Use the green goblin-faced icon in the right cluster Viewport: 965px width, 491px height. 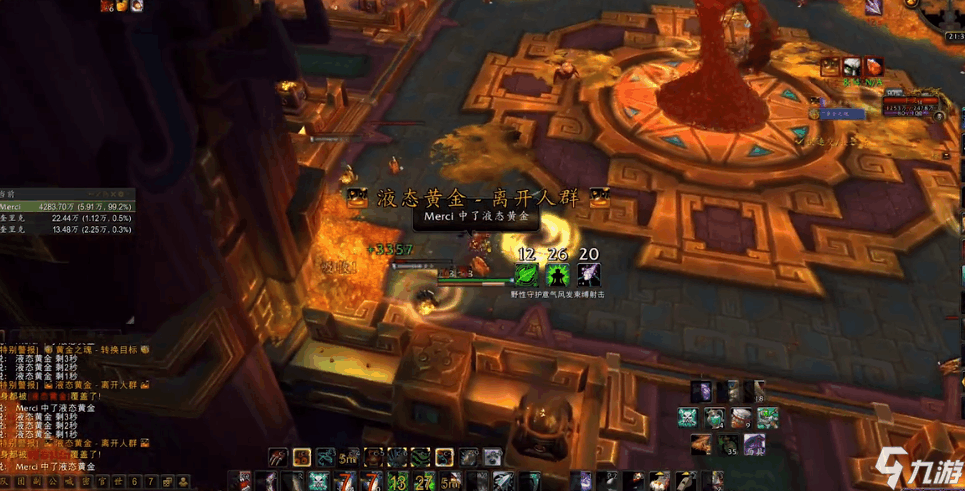(x=766, y=418)
